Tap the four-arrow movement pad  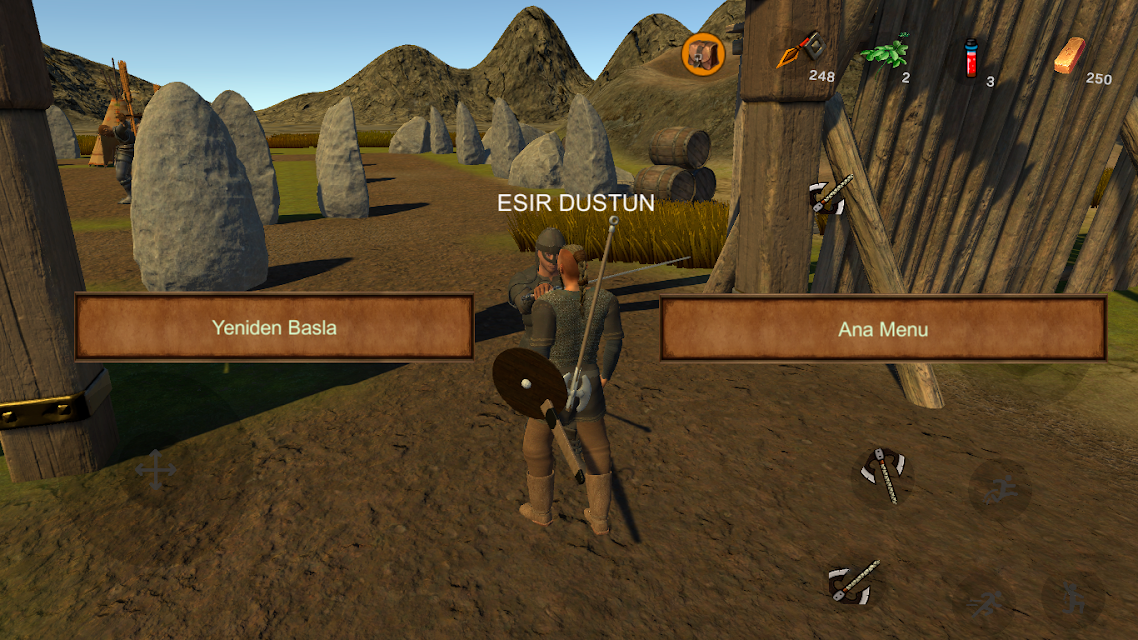point(156,470)
